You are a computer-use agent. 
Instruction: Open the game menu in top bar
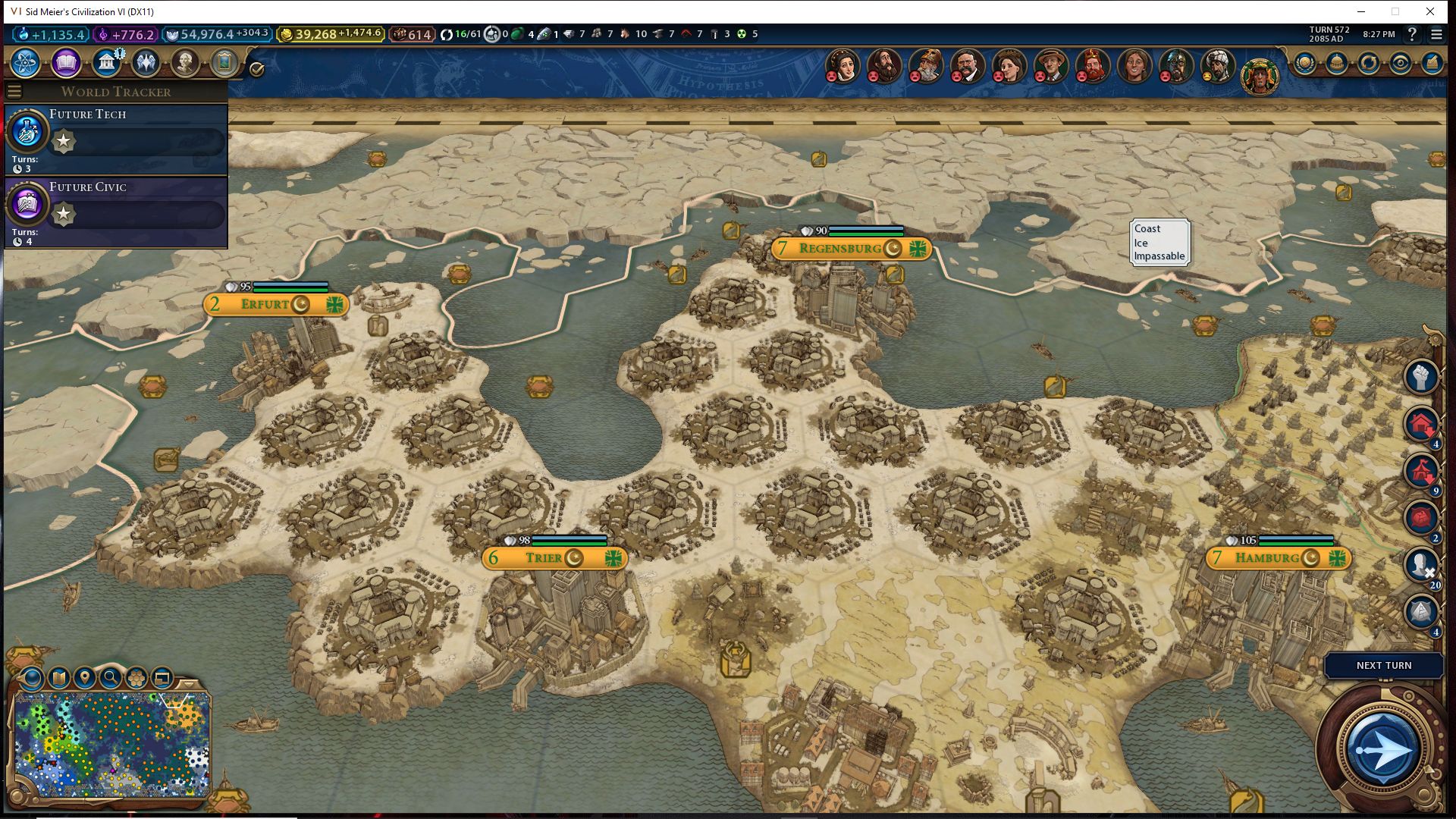(1436, 34)
